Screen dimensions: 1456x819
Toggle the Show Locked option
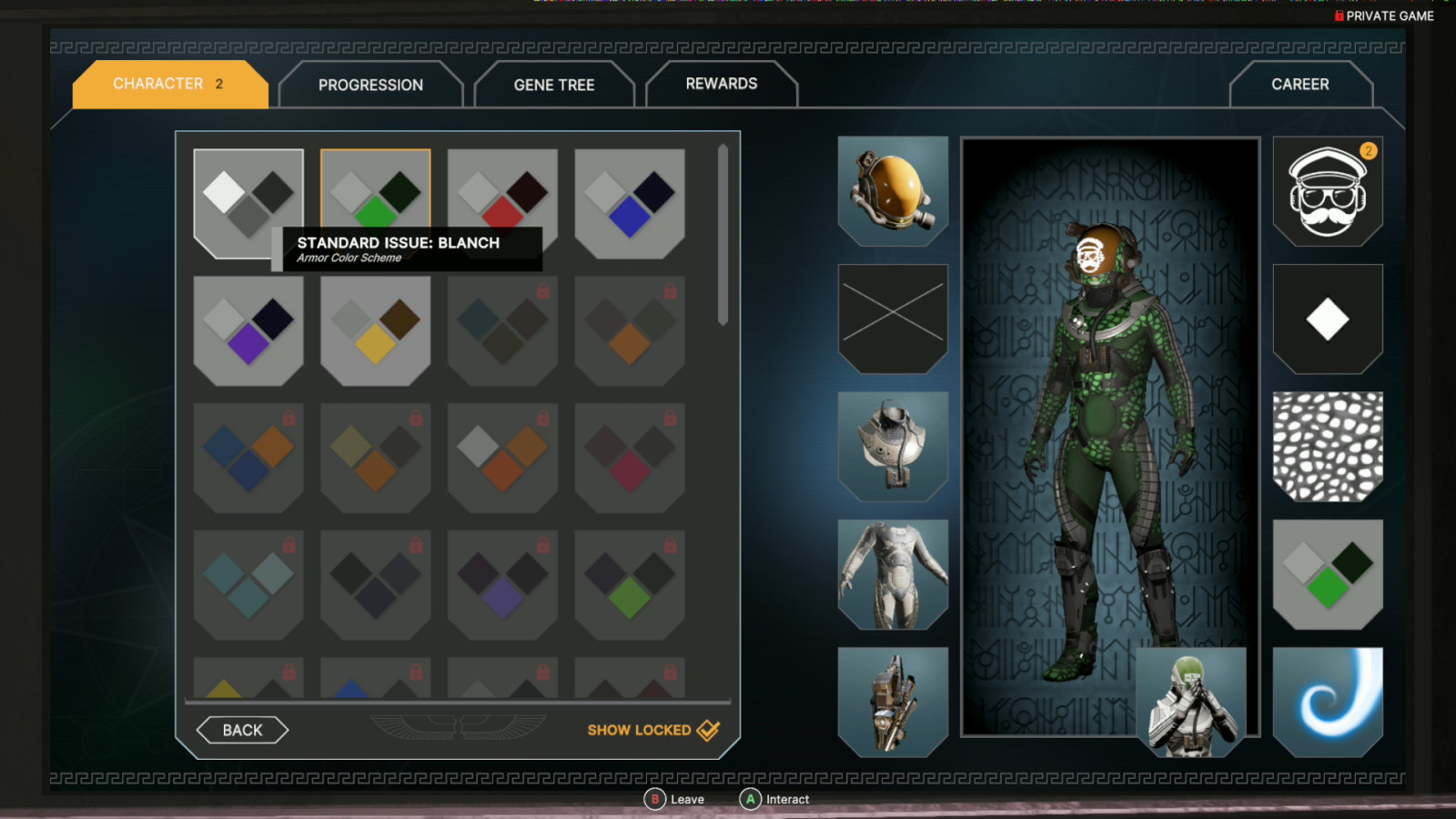tap(652, 730)
